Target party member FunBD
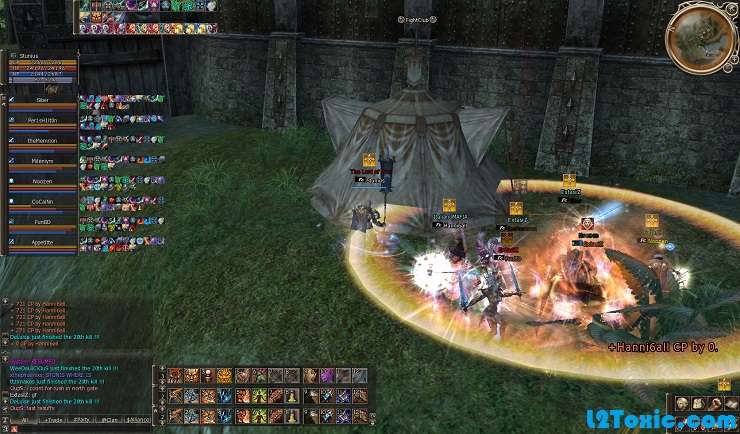 [x=42, y=222]
